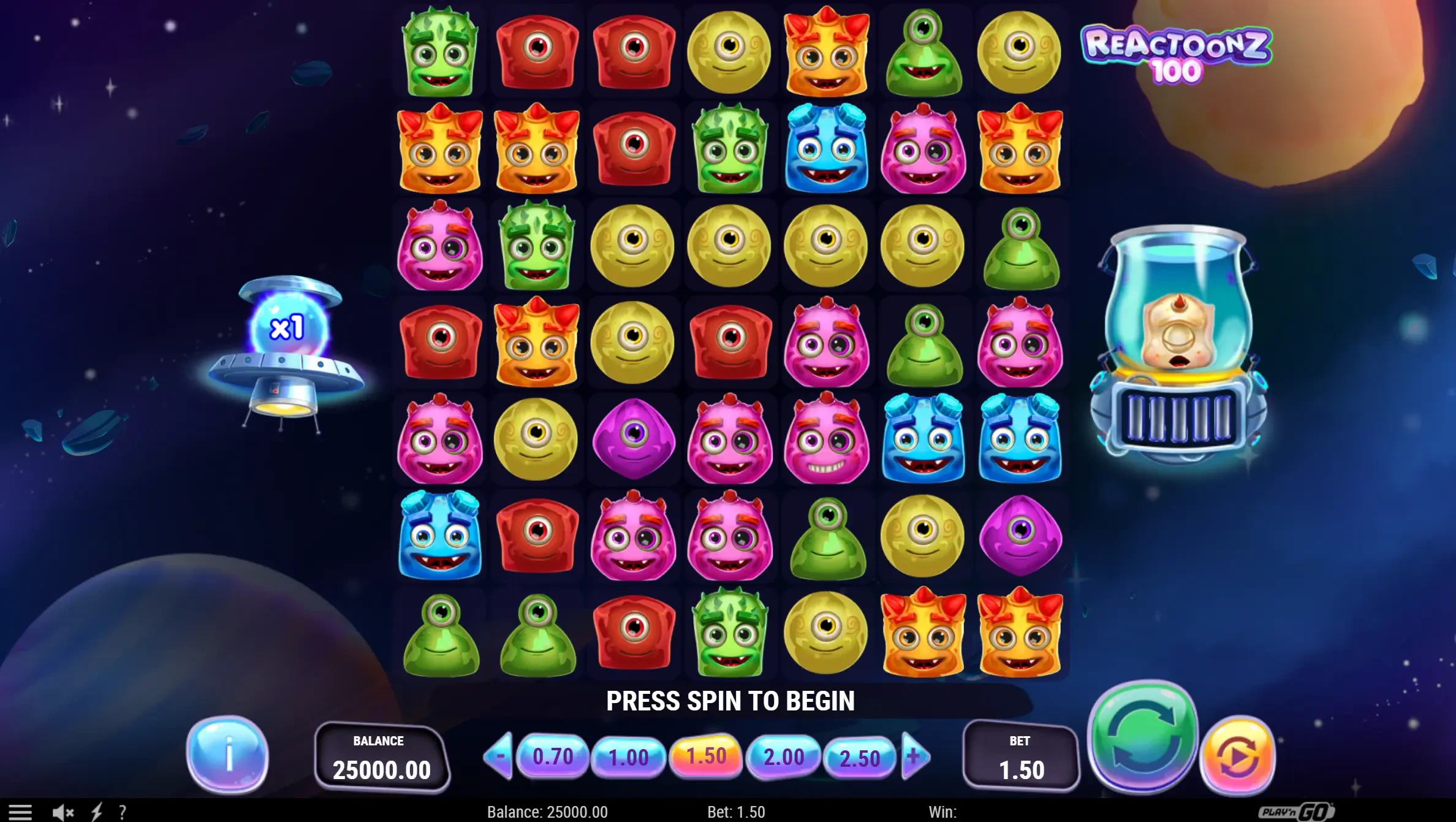Switch bet to 0.70

coord(552,756)
